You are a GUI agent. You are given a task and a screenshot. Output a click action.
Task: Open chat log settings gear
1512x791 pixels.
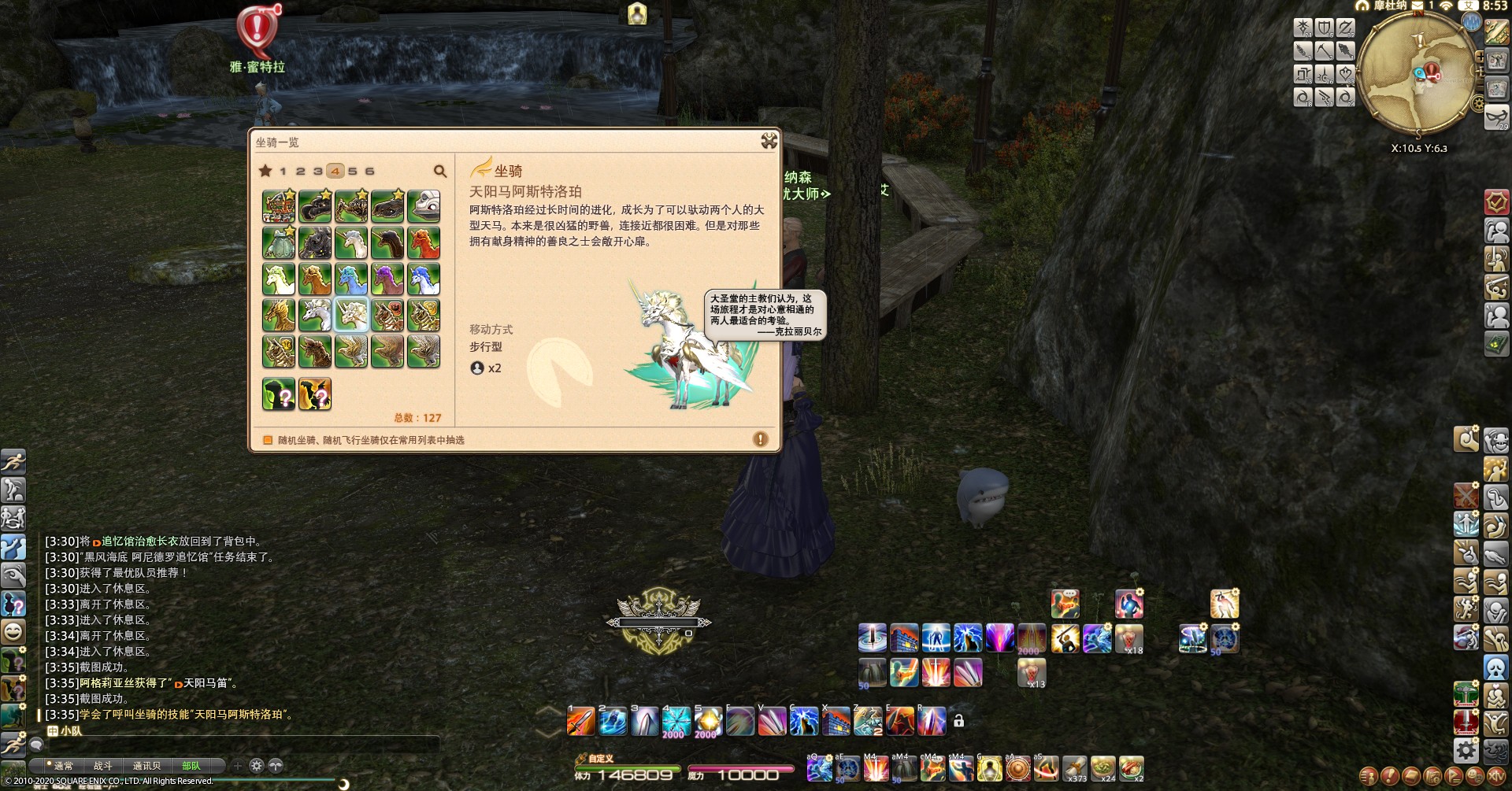(257, 765)
